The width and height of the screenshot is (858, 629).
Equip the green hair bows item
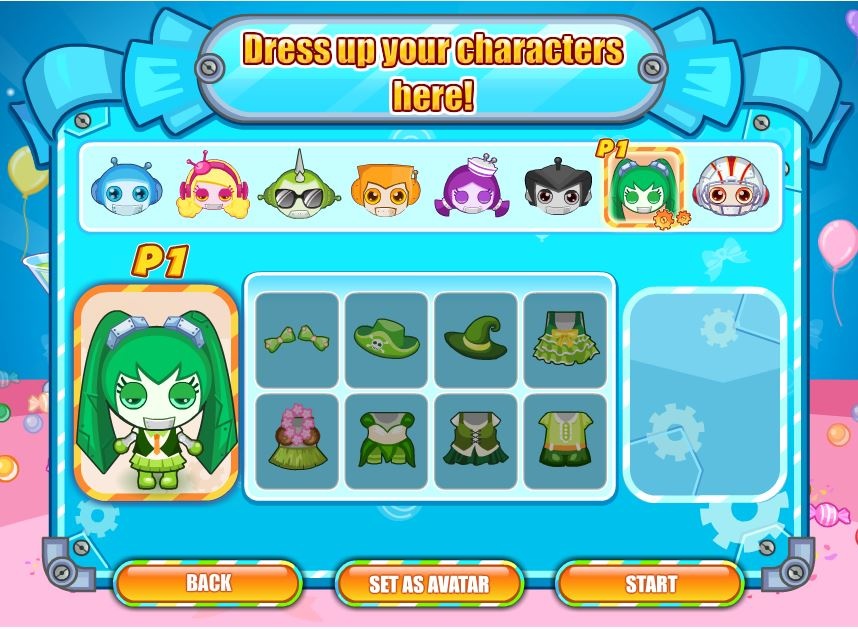[x=297, y=339]
